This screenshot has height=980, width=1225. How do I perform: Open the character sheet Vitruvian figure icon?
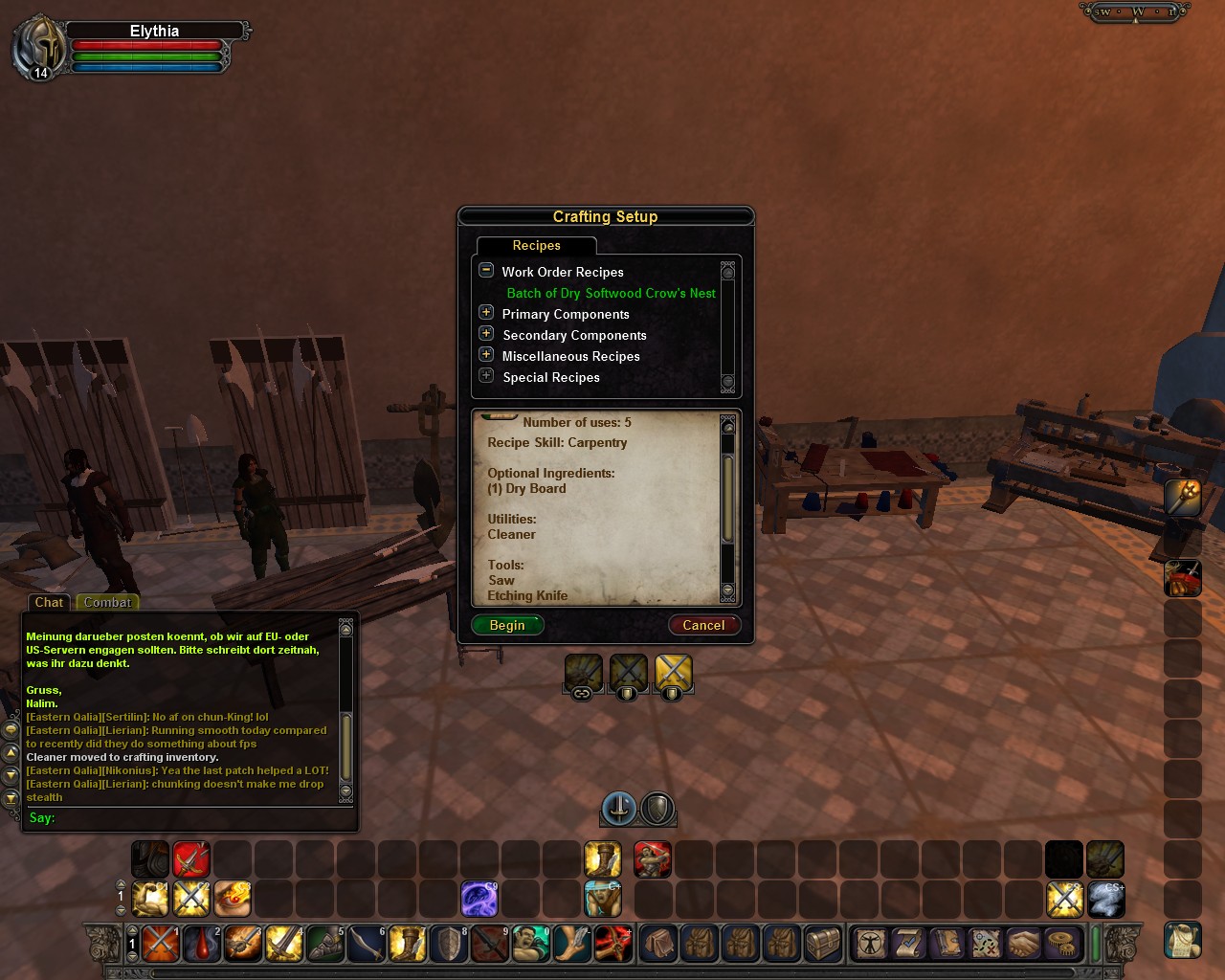pyautogui.click(x=871, y=943)
